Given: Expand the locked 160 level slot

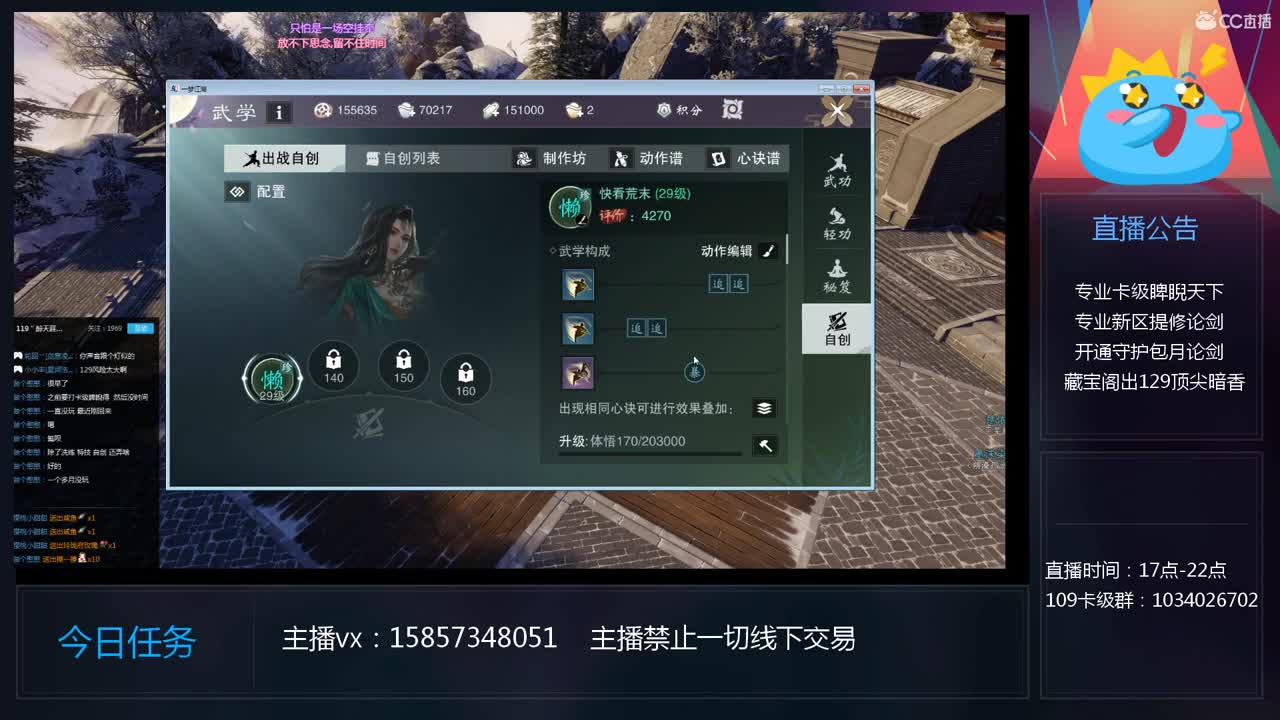Looking at the screenshot, I should pos(464,378).
